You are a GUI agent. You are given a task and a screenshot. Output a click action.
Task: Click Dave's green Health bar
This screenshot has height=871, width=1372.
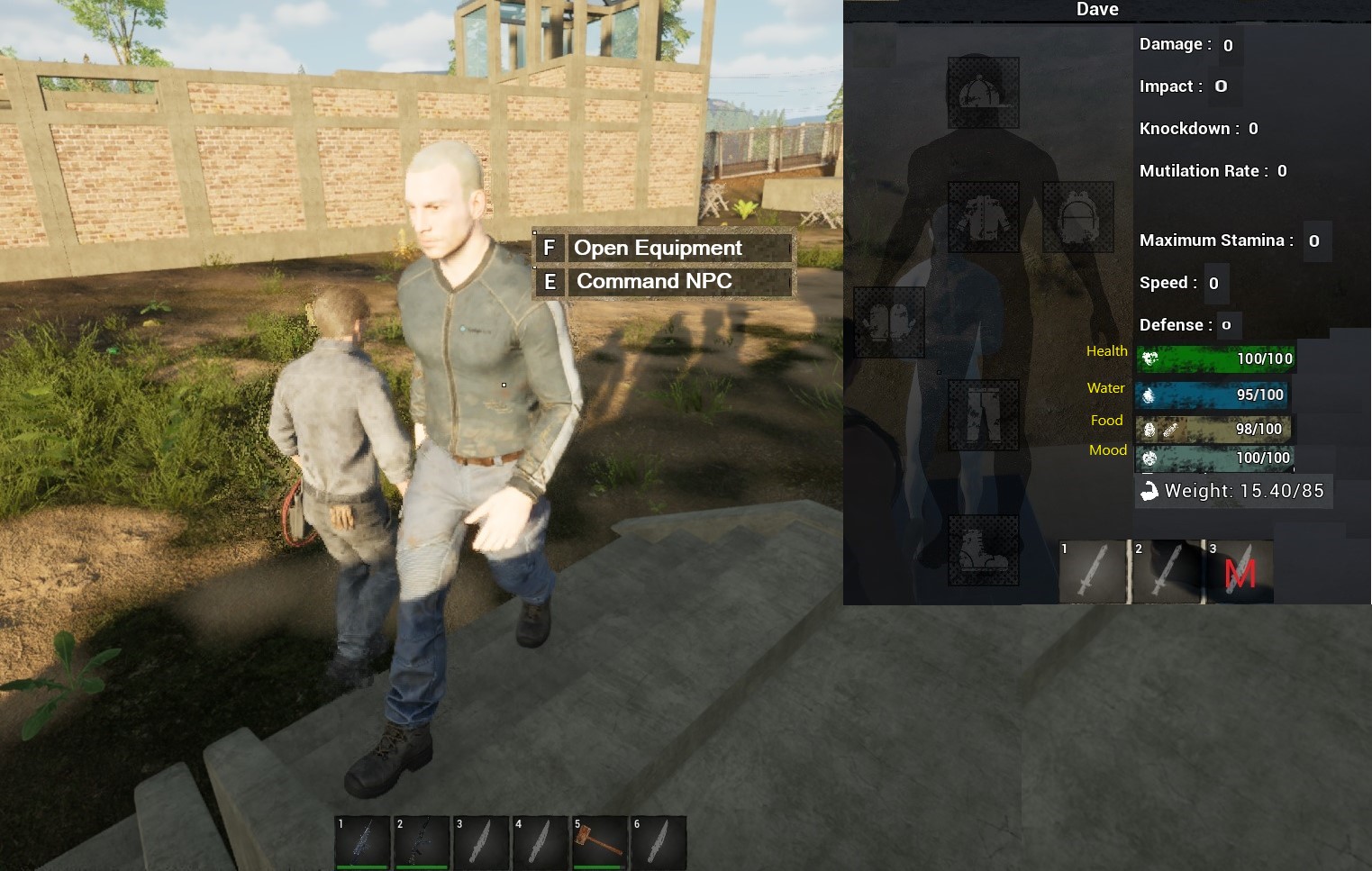1216,358
